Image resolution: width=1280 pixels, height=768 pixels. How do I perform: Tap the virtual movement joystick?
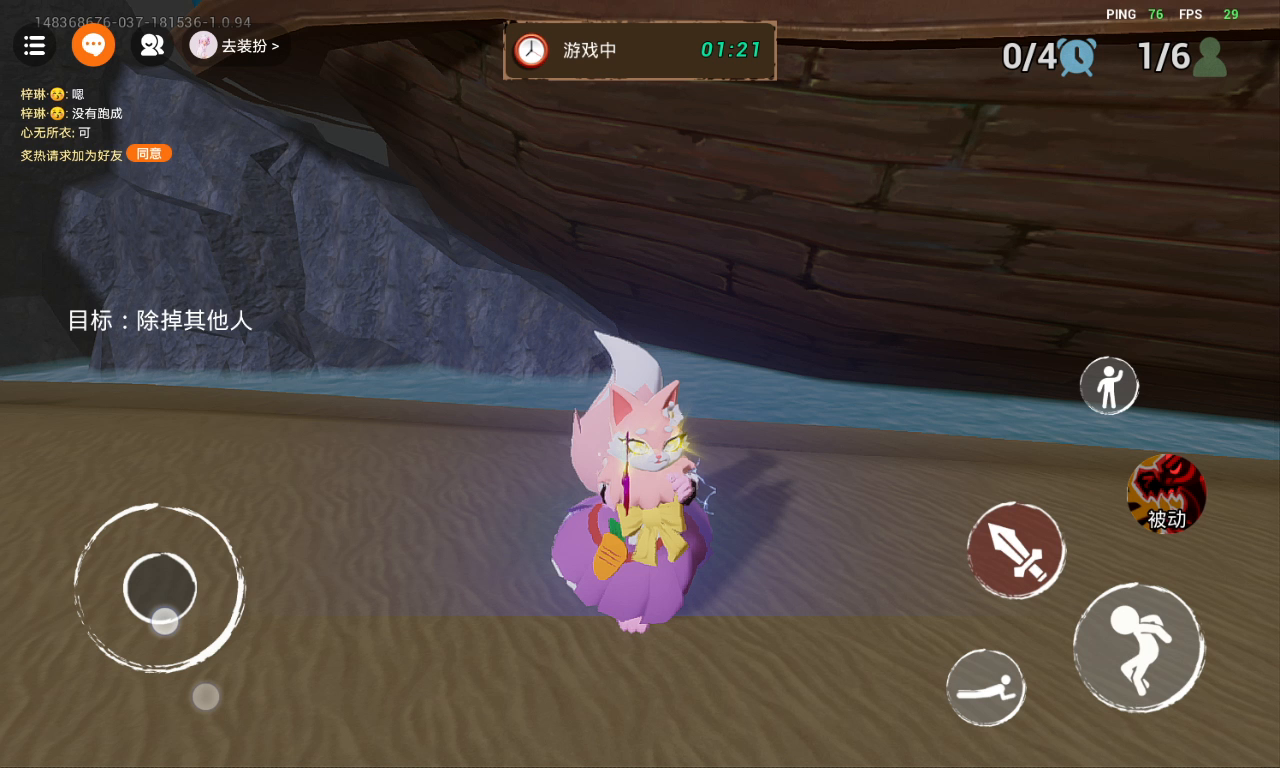(160, 588)
